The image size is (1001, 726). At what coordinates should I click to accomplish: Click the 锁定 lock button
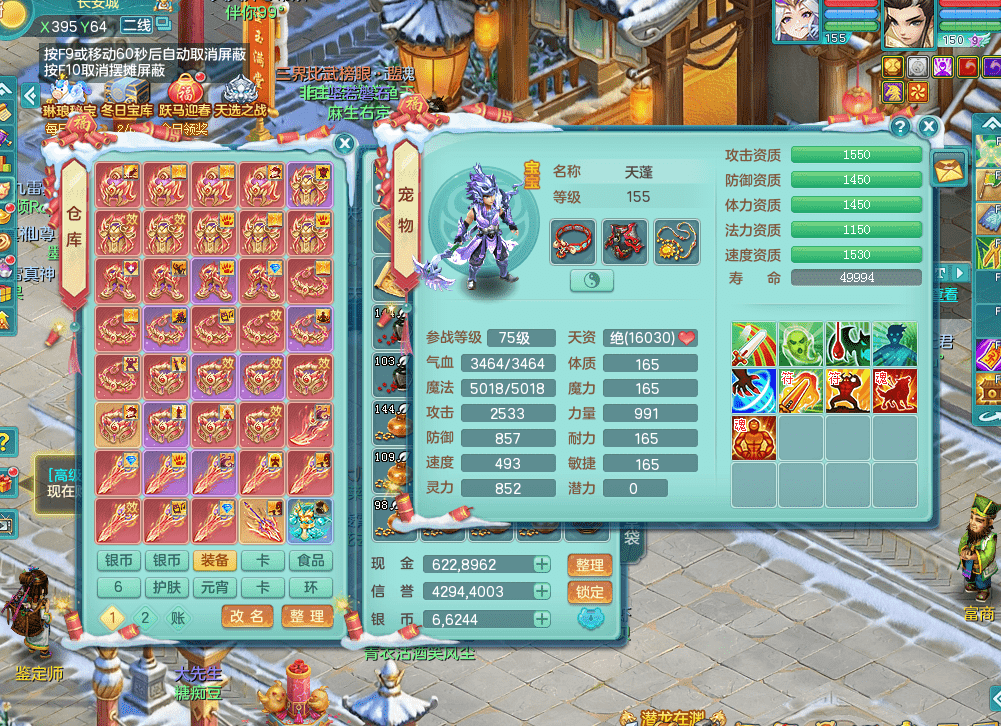[589, 592]
